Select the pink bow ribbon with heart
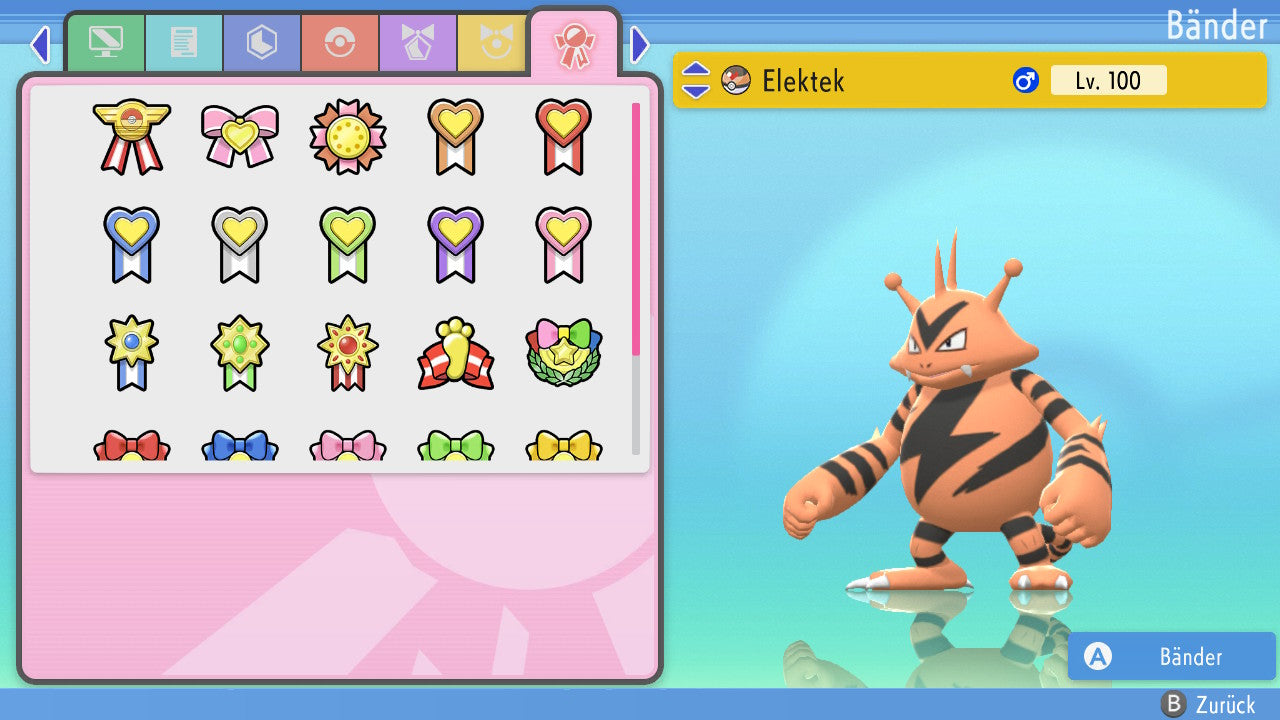 (x=240, y=136)
